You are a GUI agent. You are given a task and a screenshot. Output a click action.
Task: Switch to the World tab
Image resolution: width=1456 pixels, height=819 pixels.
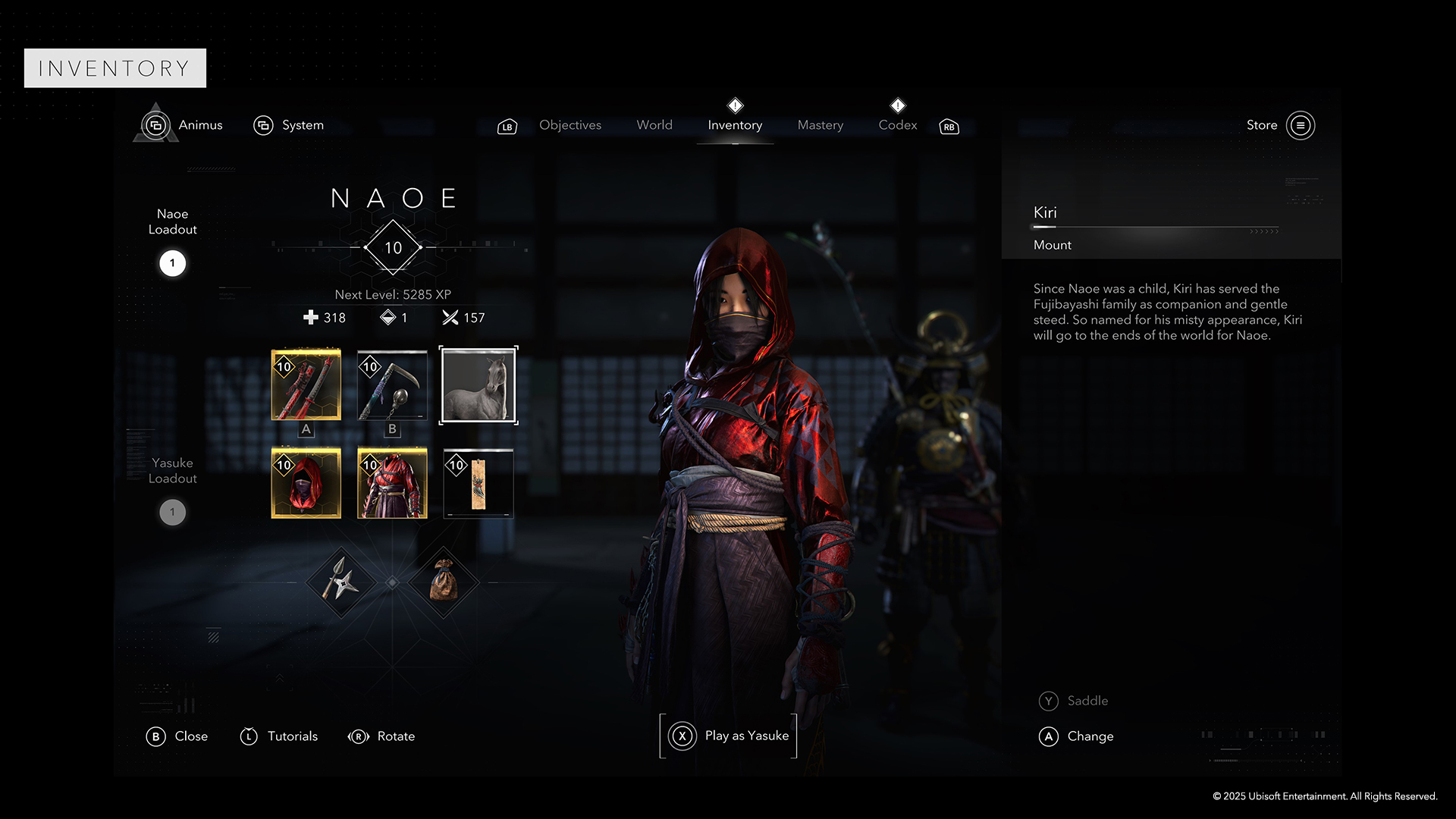point(654,125)
